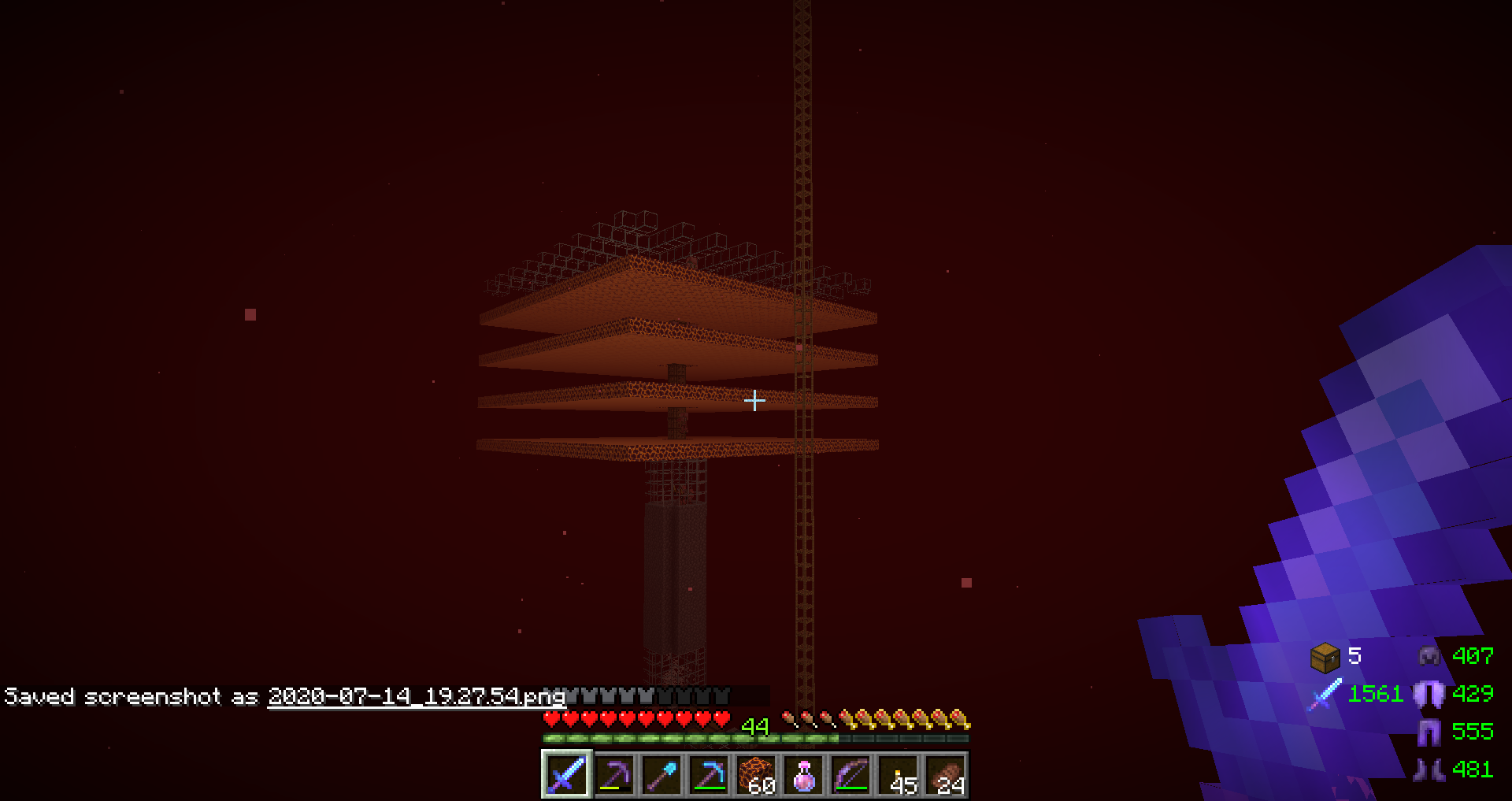Open the saved screenshot file link
1512x801 pixels.
[x=416, y=696]
